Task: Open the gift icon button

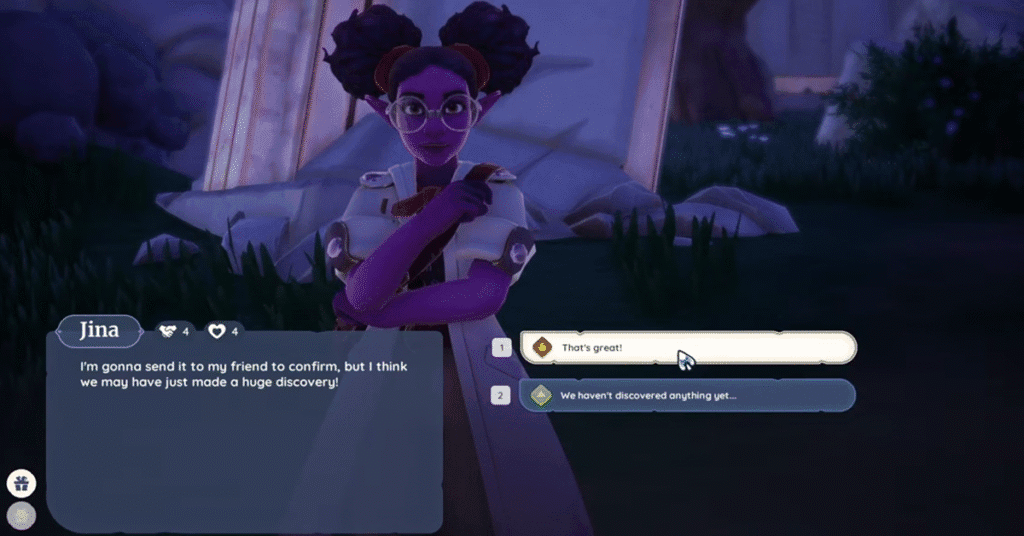Action: tap(21, 484)
